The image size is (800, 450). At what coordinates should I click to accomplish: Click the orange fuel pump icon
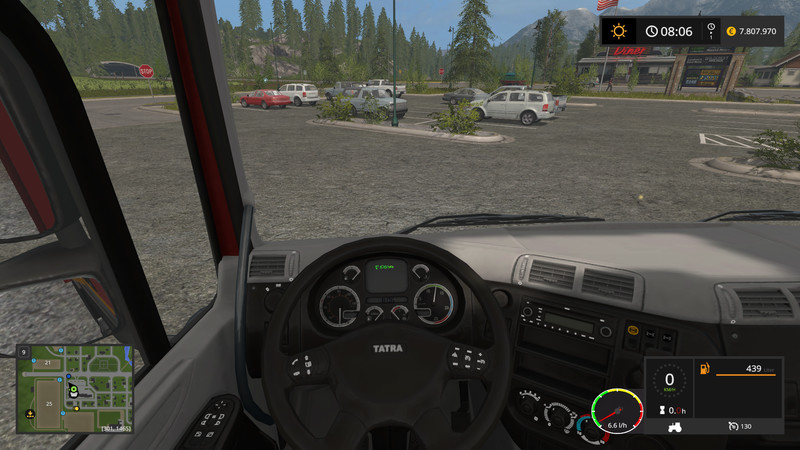[x=705, y=371]
